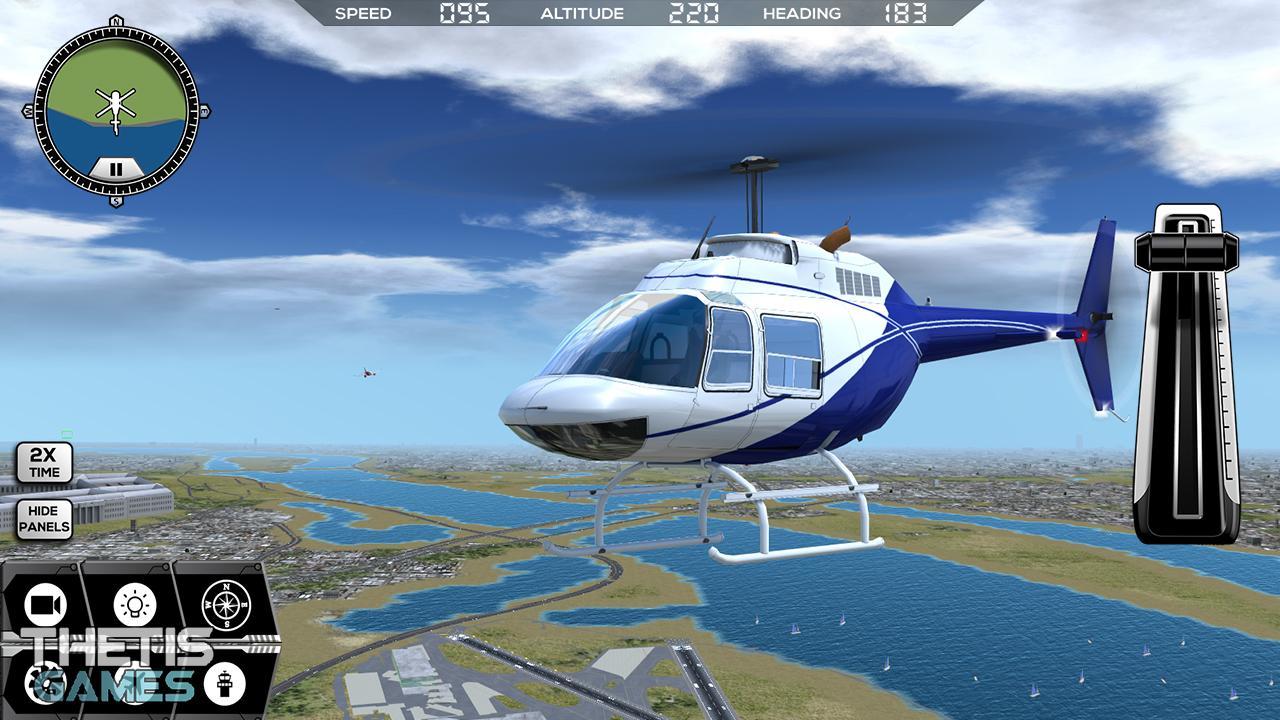Toggle helicopter lights with the lightbulb icon
This screenshot has height=720, width=1280.
pos(137,603)
